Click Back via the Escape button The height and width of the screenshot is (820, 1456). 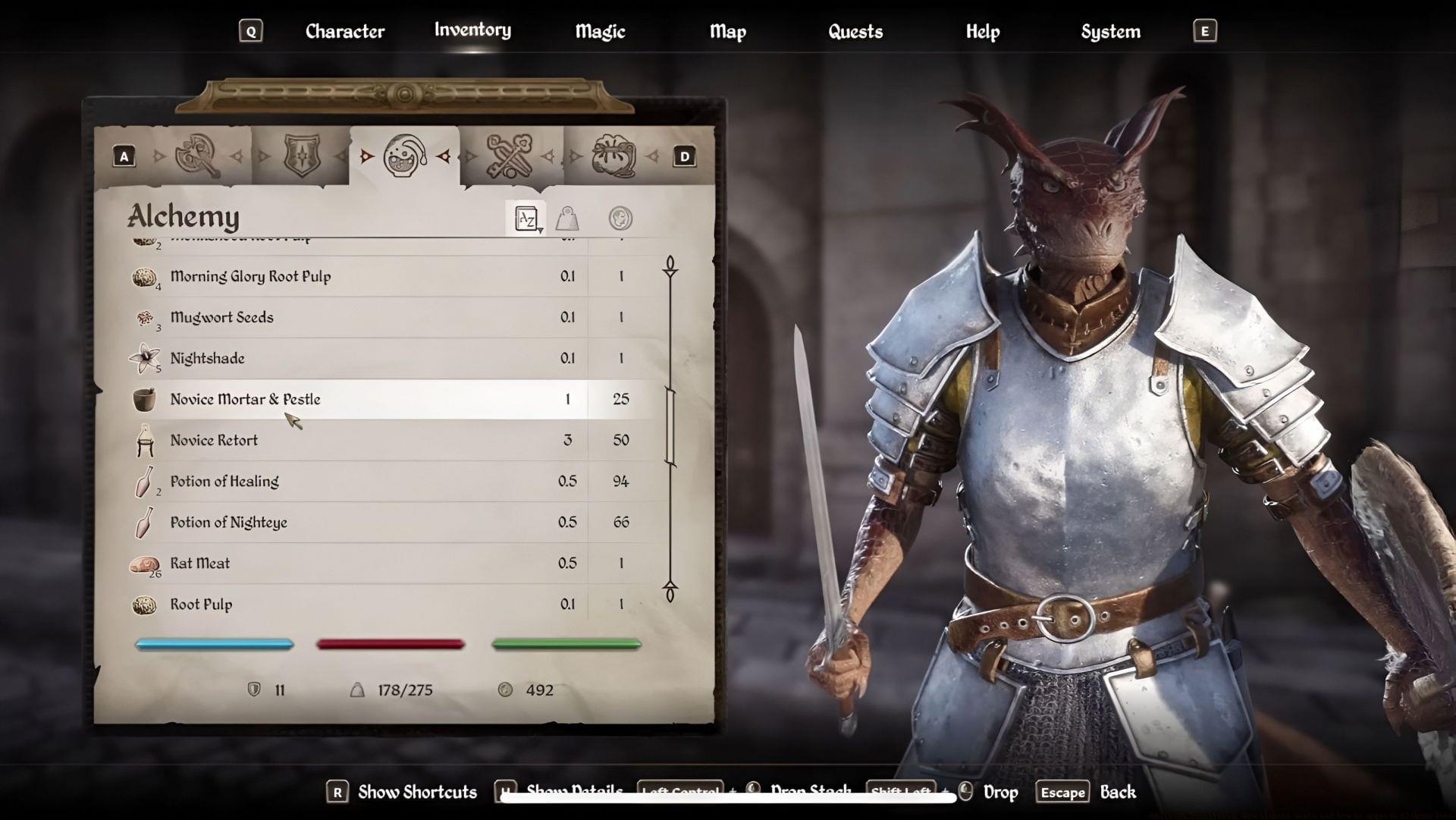coord(1062,791)
